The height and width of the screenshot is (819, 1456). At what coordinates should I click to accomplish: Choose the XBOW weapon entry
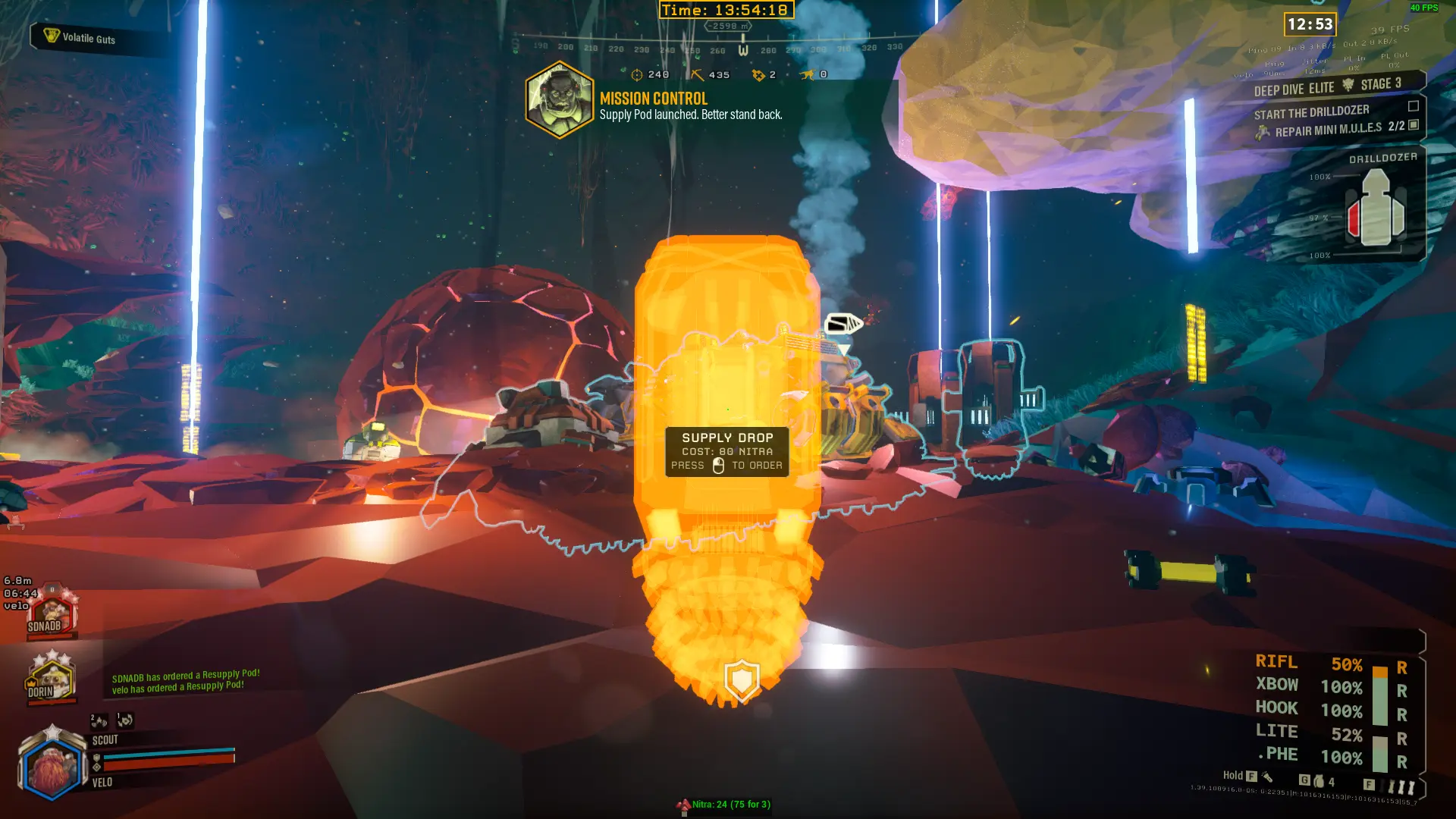click(1277, 686)
